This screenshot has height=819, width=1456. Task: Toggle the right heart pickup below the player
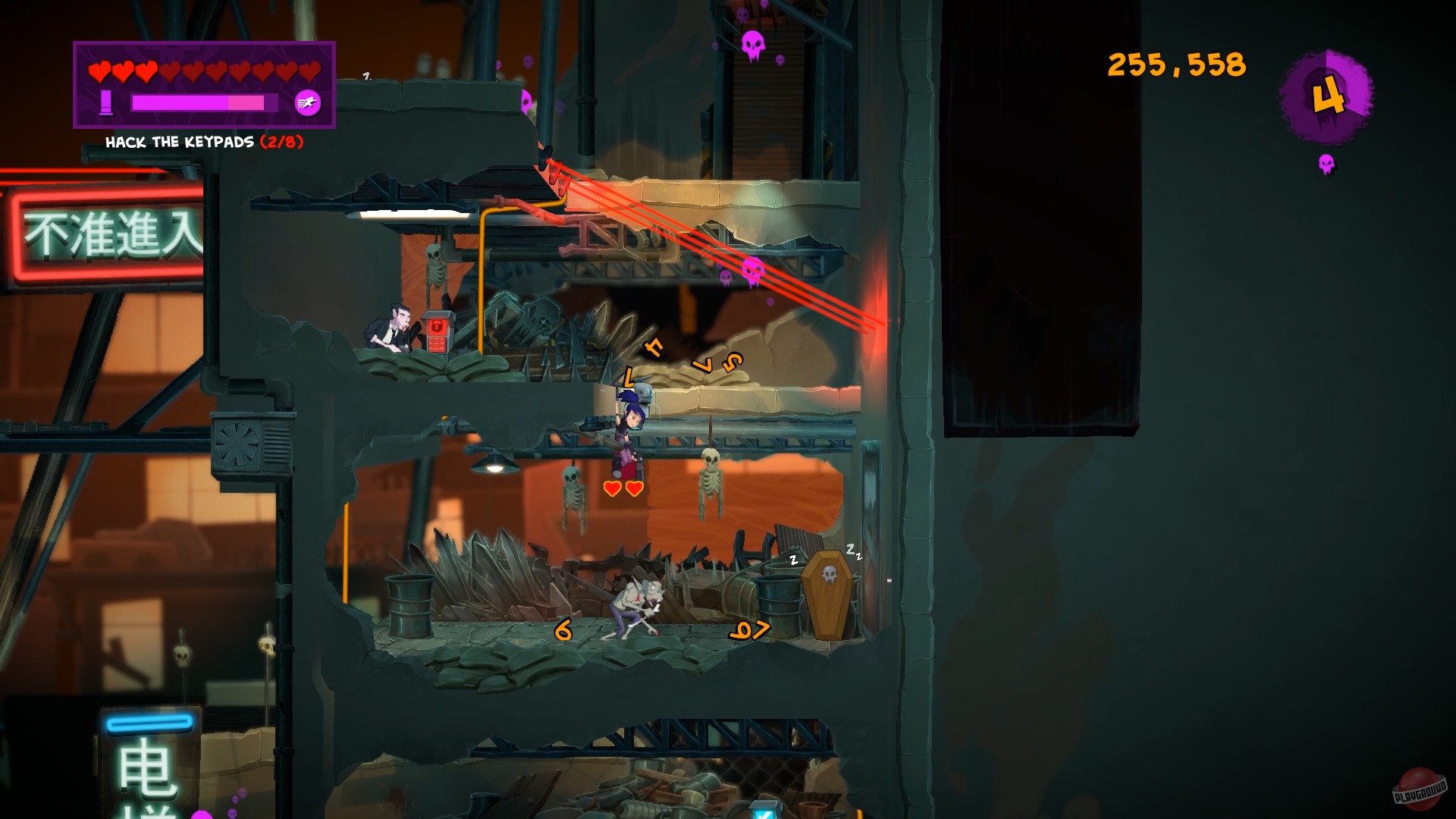tap(635, 490)
